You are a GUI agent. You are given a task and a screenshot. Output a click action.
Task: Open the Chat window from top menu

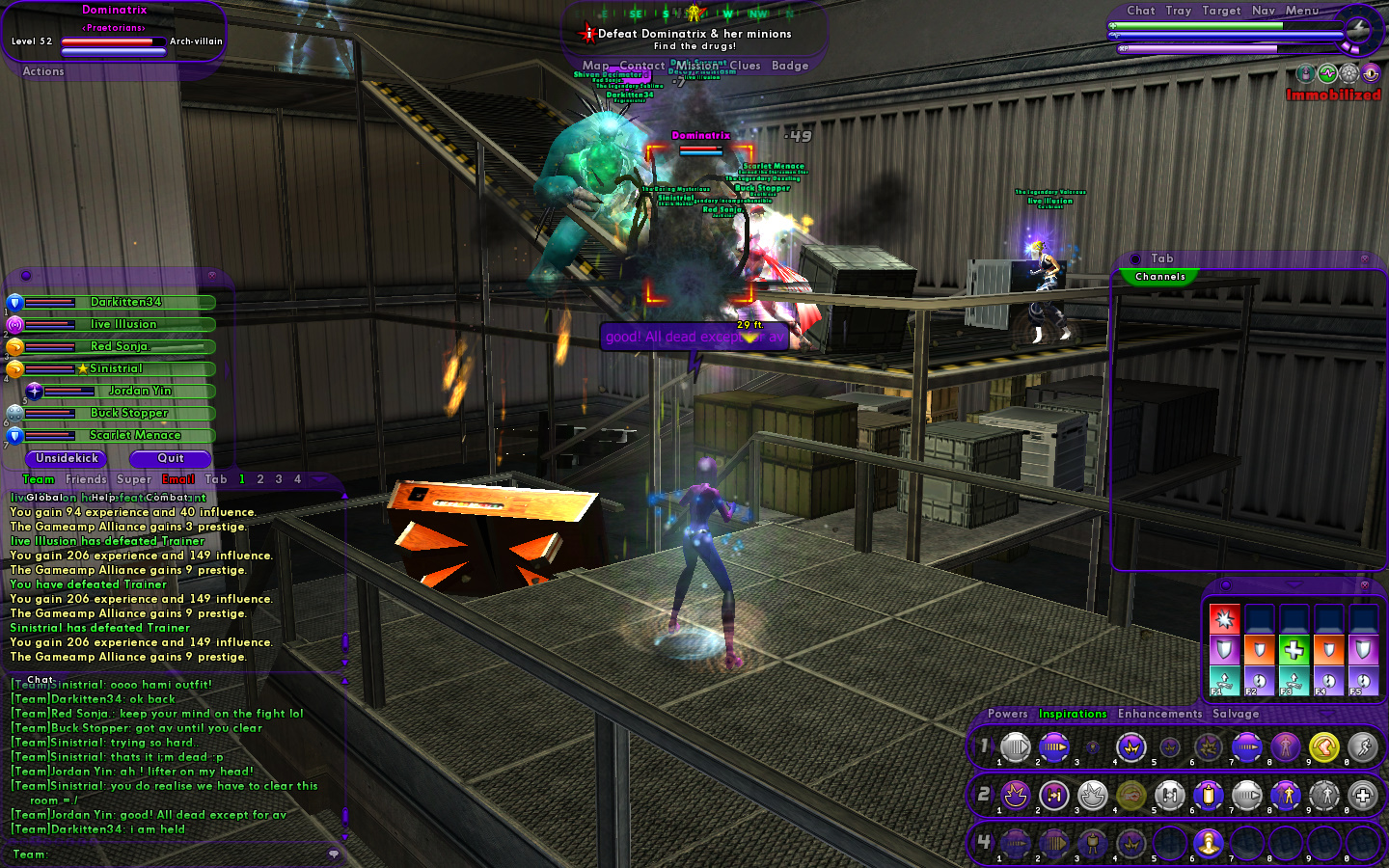coord(1140,11)
